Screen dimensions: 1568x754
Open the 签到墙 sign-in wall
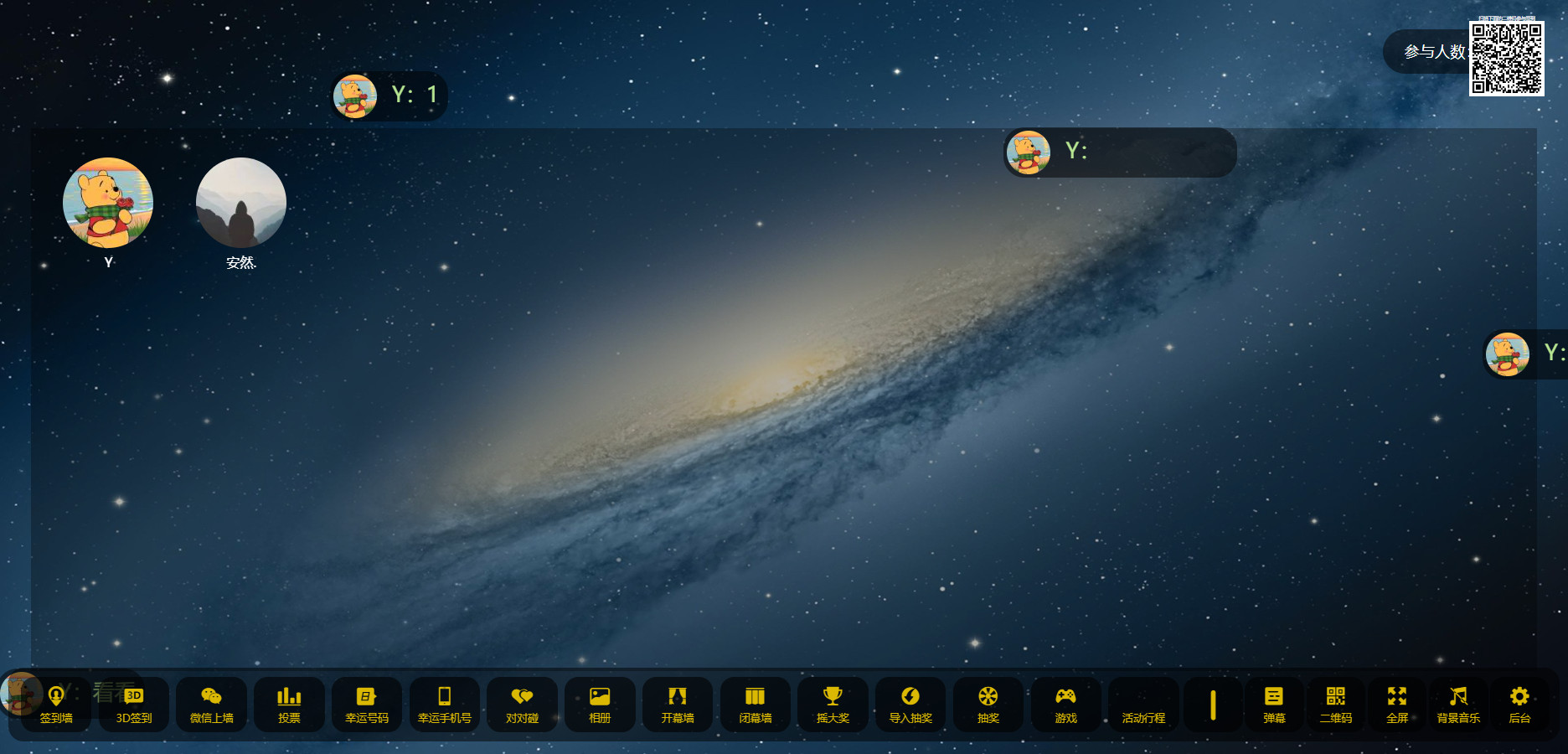(56, 705)
